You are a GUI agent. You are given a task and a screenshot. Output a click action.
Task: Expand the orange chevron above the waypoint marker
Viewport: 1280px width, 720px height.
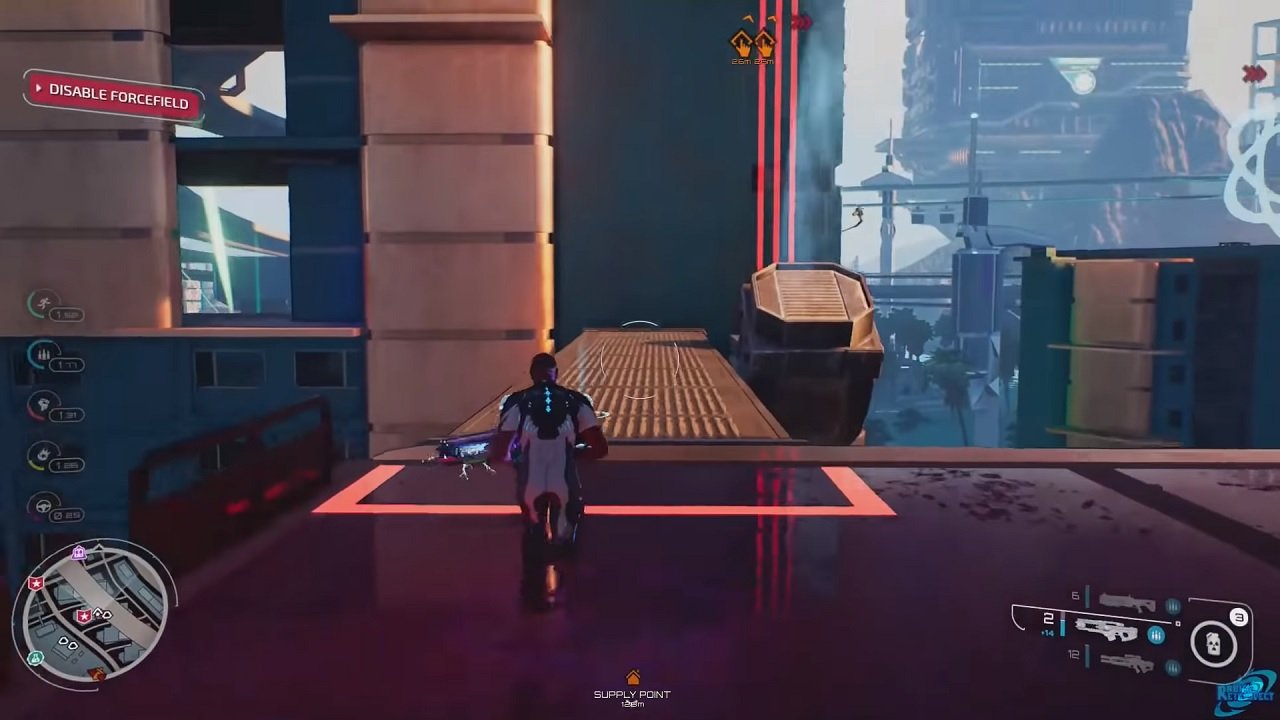(x=748, y=17)
